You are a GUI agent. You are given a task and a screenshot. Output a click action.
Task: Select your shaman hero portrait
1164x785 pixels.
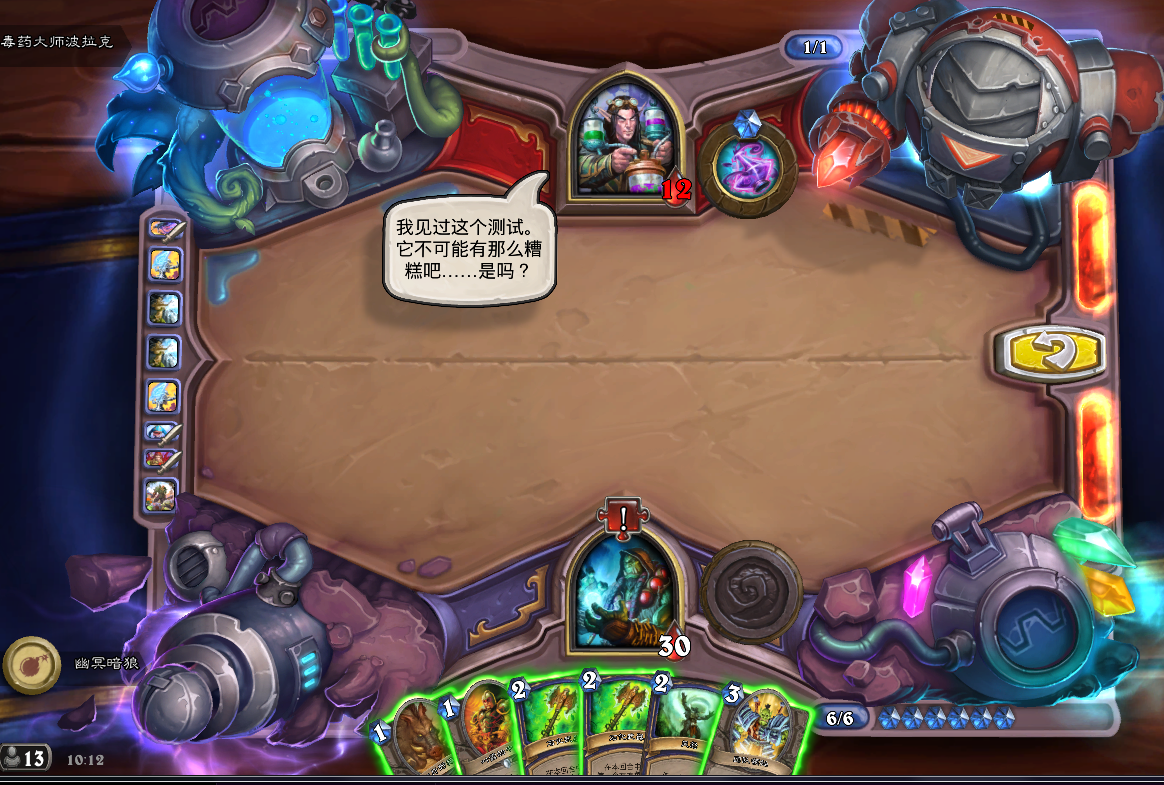pos(624,592)
